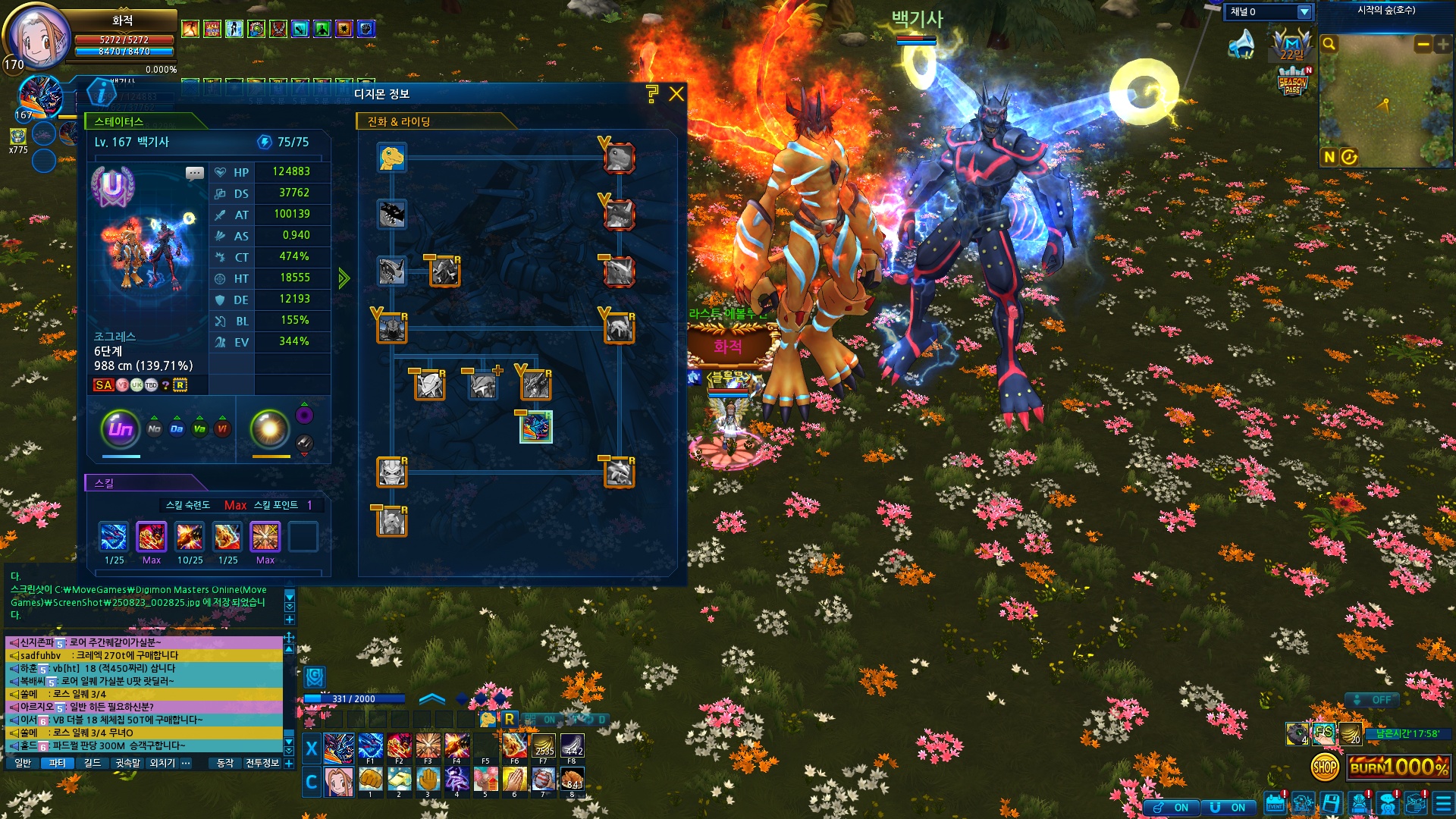The image size is (1456, 819).
Task: Open the main hamburger menu
Action: [x=1443, y=804]
